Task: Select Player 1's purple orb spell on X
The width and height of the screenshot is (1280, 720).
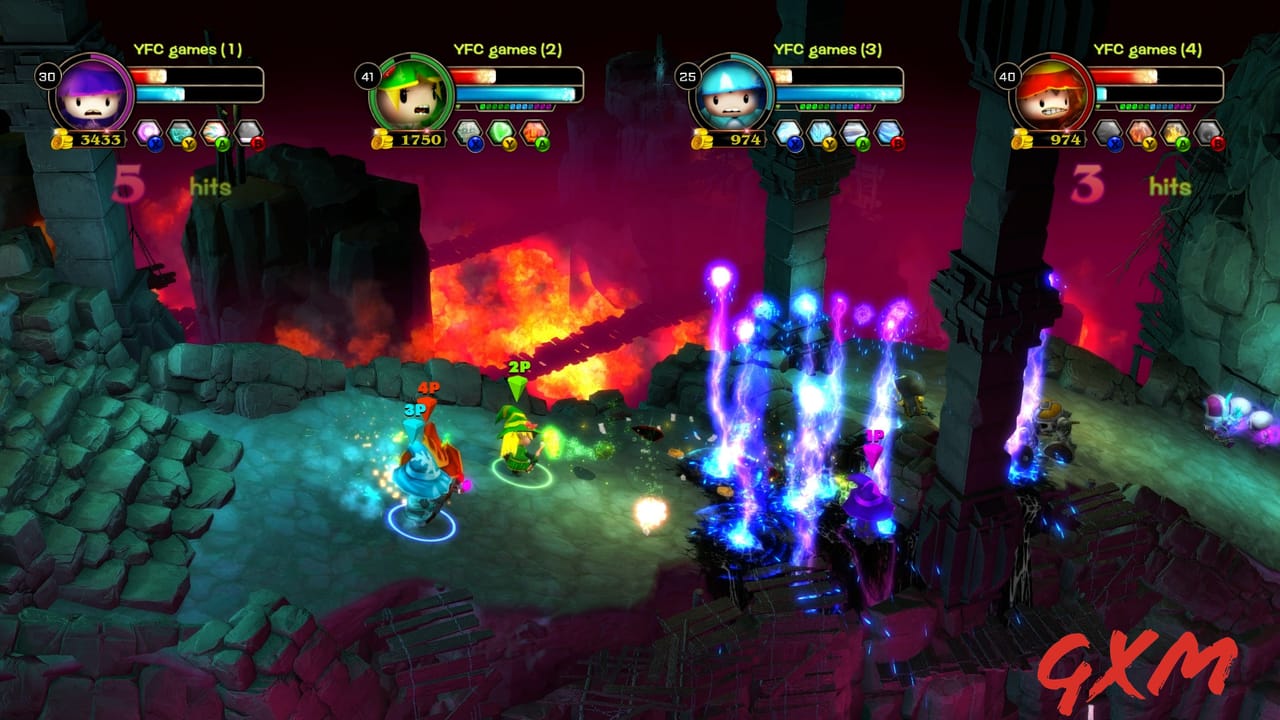Action: point(147,131)
